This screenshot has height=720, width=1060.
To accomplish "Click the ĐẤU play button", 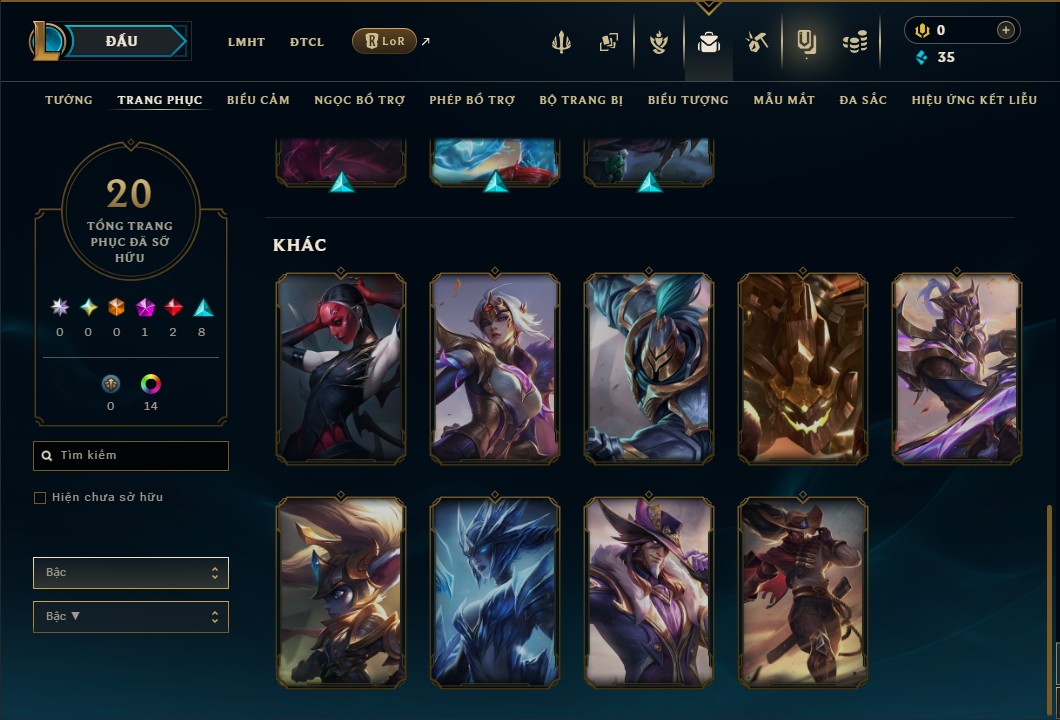I will click(x=121, y=41).
